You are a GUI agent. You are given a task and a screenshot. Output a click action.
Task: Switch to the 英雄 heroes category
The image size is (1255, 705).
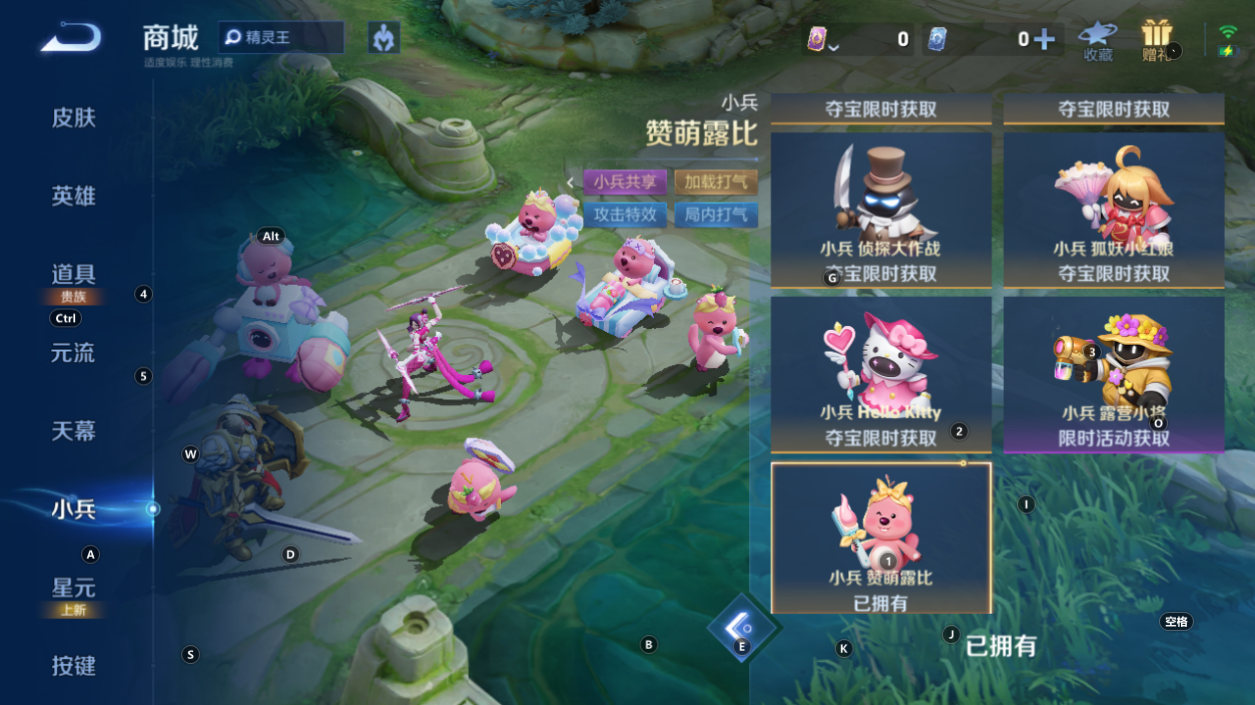coord(74,196)
